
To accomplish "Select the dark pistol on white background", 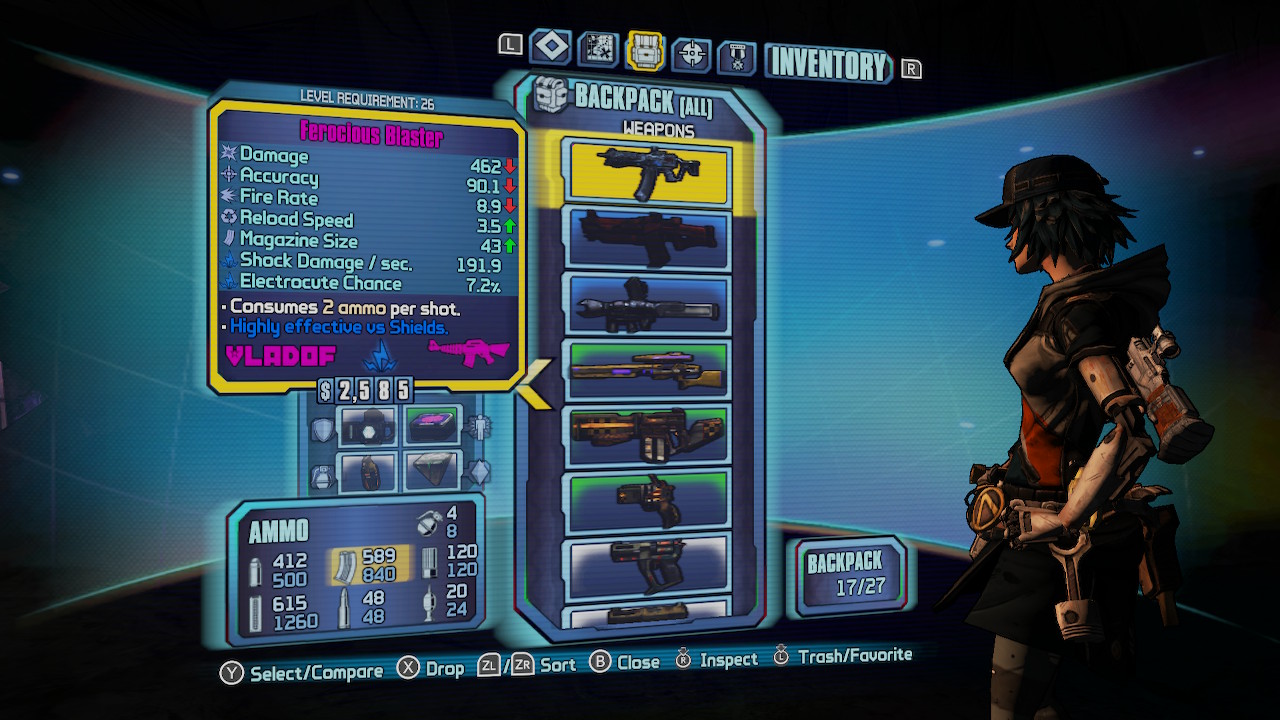I will point(646,565).
